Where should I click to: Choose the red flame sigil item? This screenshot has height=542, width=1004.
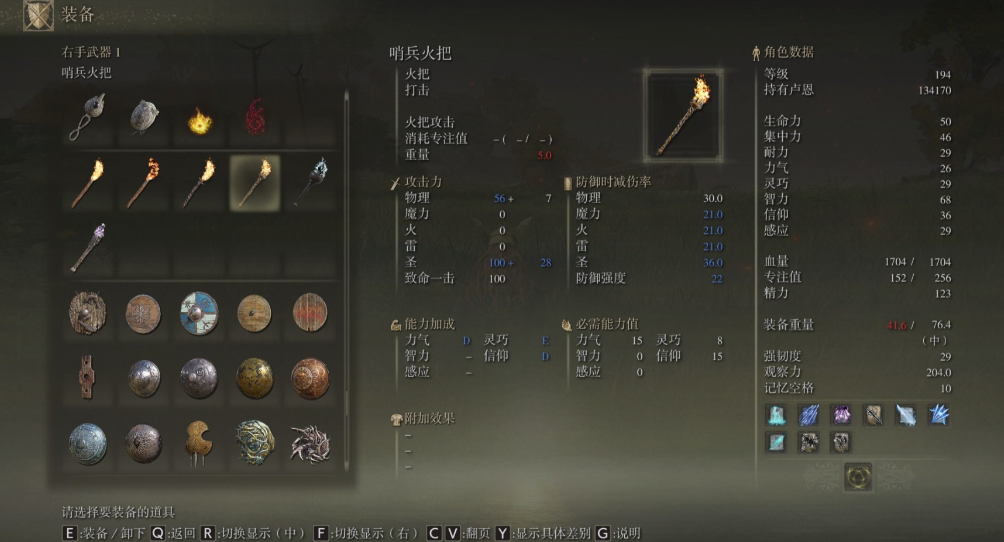pos(254,118)
